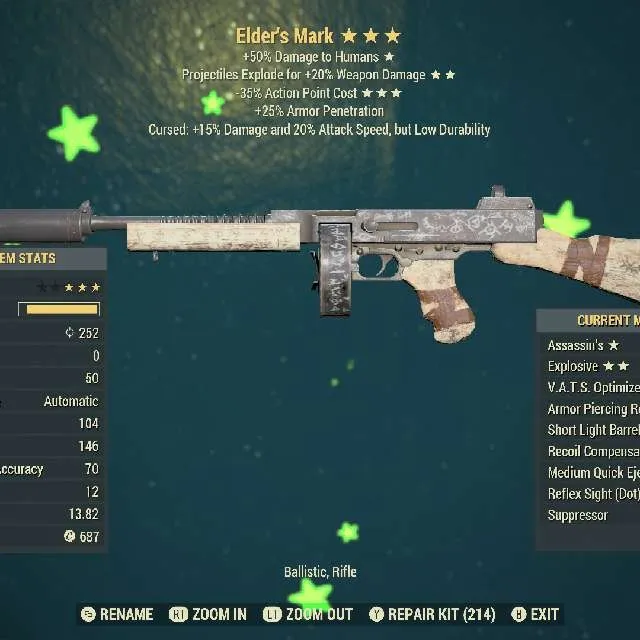Image resolution: width=640 pixels, height=640 pixels.
Task: Select the Assassin's mod entry
Action: coord(582,345)
